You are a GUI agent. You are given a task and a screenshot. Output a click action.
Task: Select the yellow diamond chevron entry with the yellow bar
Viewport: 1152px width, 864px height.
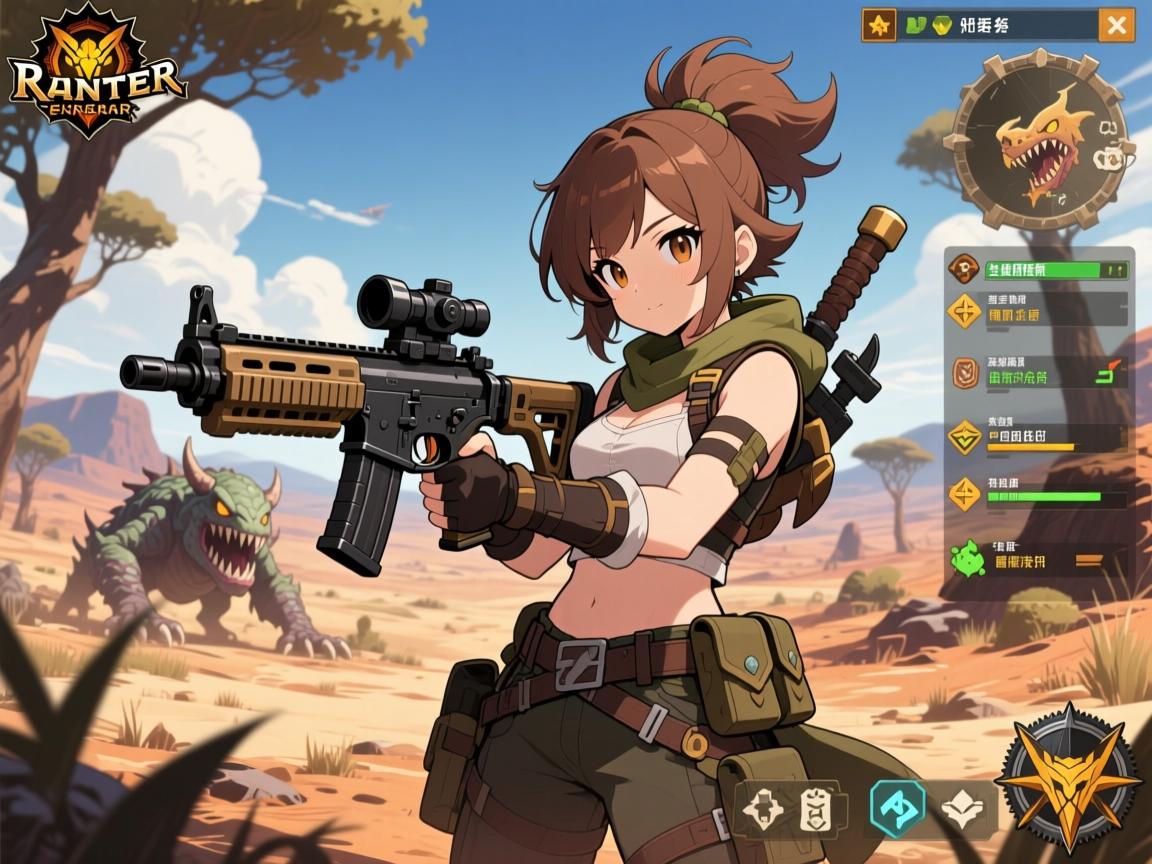[x=965, y=437]
